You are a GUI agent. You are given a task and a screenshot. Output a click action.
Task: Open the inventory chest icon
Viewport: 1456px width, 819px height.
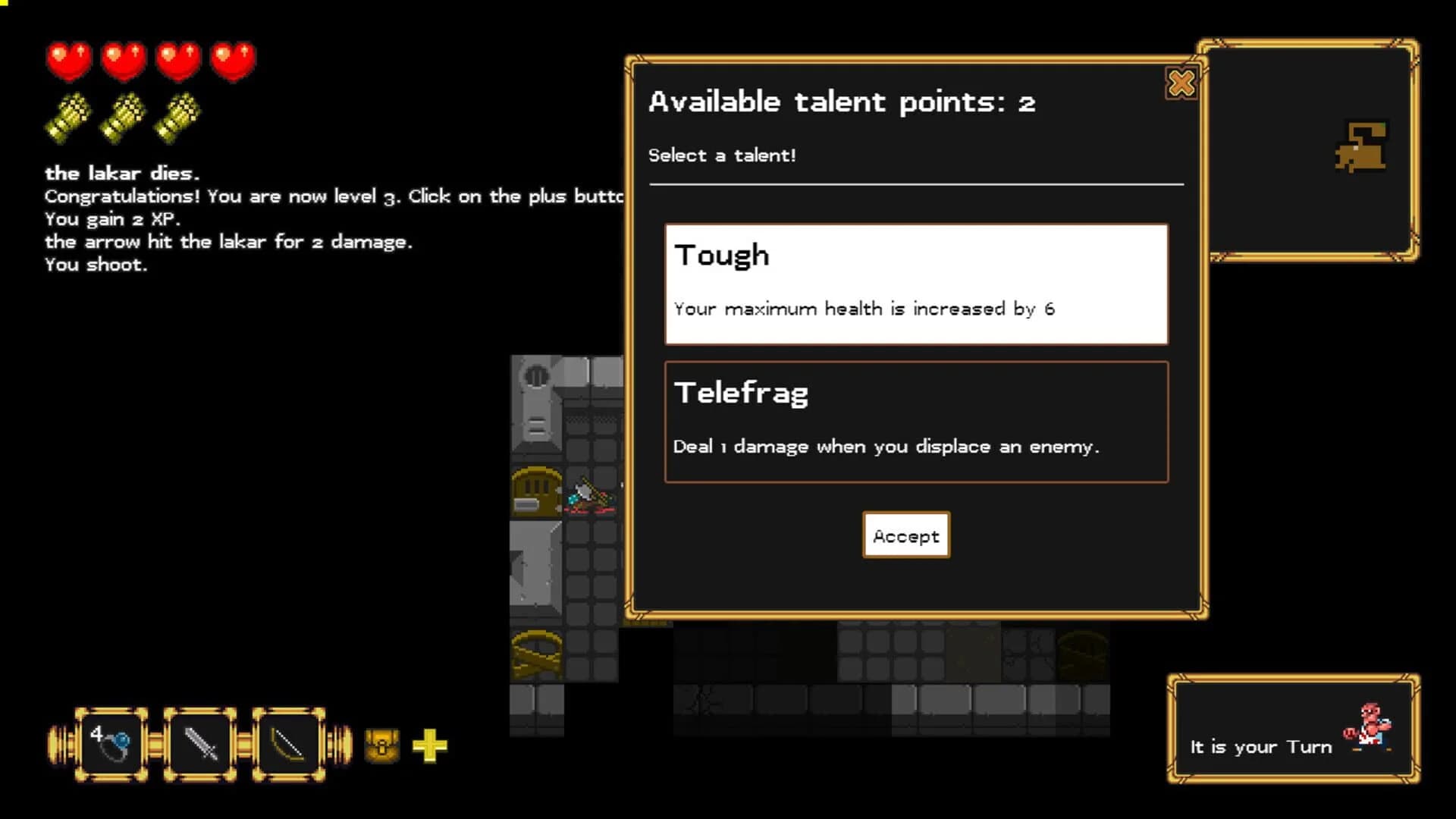click(x=381, y=745)
